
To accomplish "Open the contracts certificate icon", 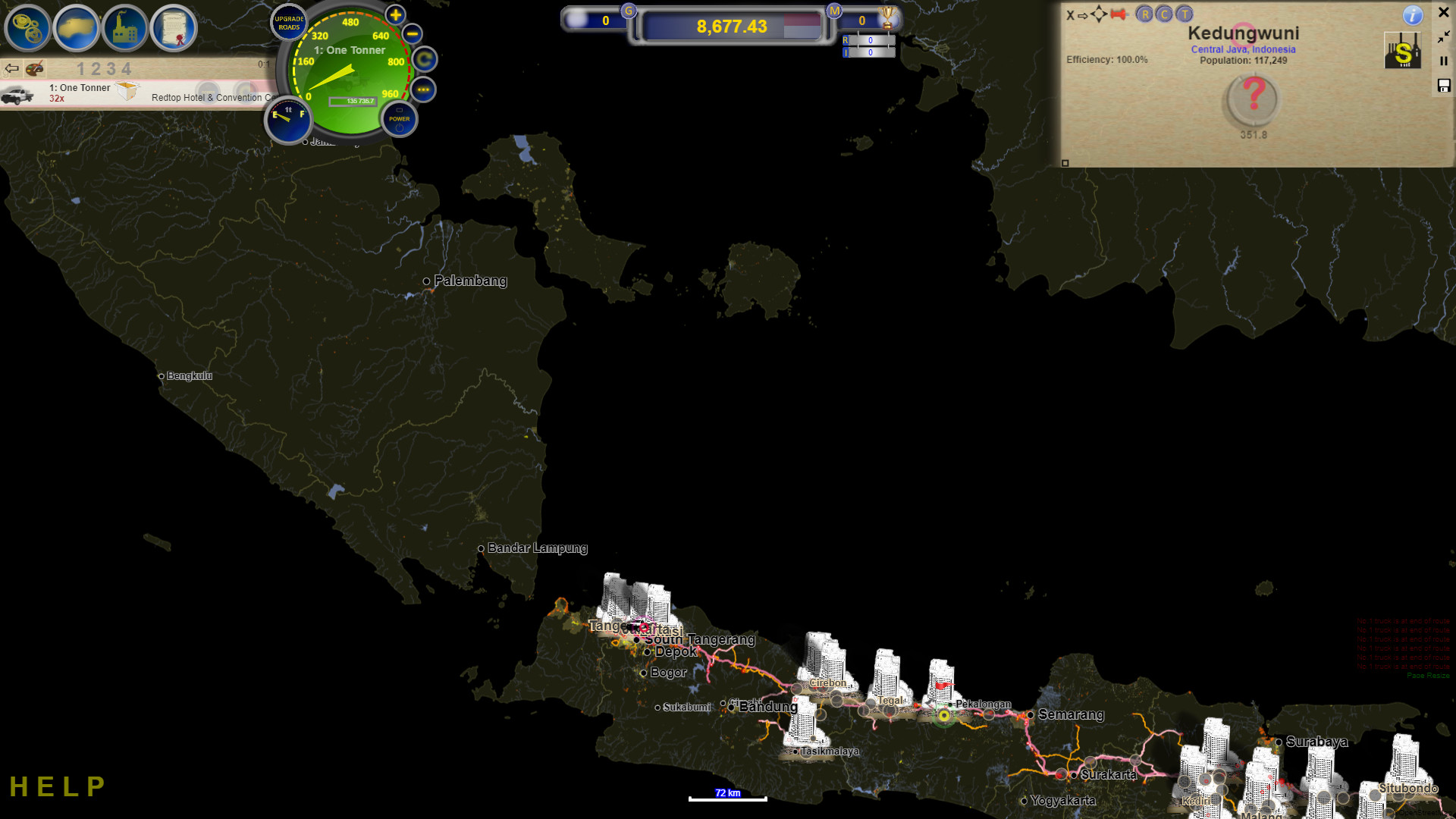I will (x=176, y=28).
